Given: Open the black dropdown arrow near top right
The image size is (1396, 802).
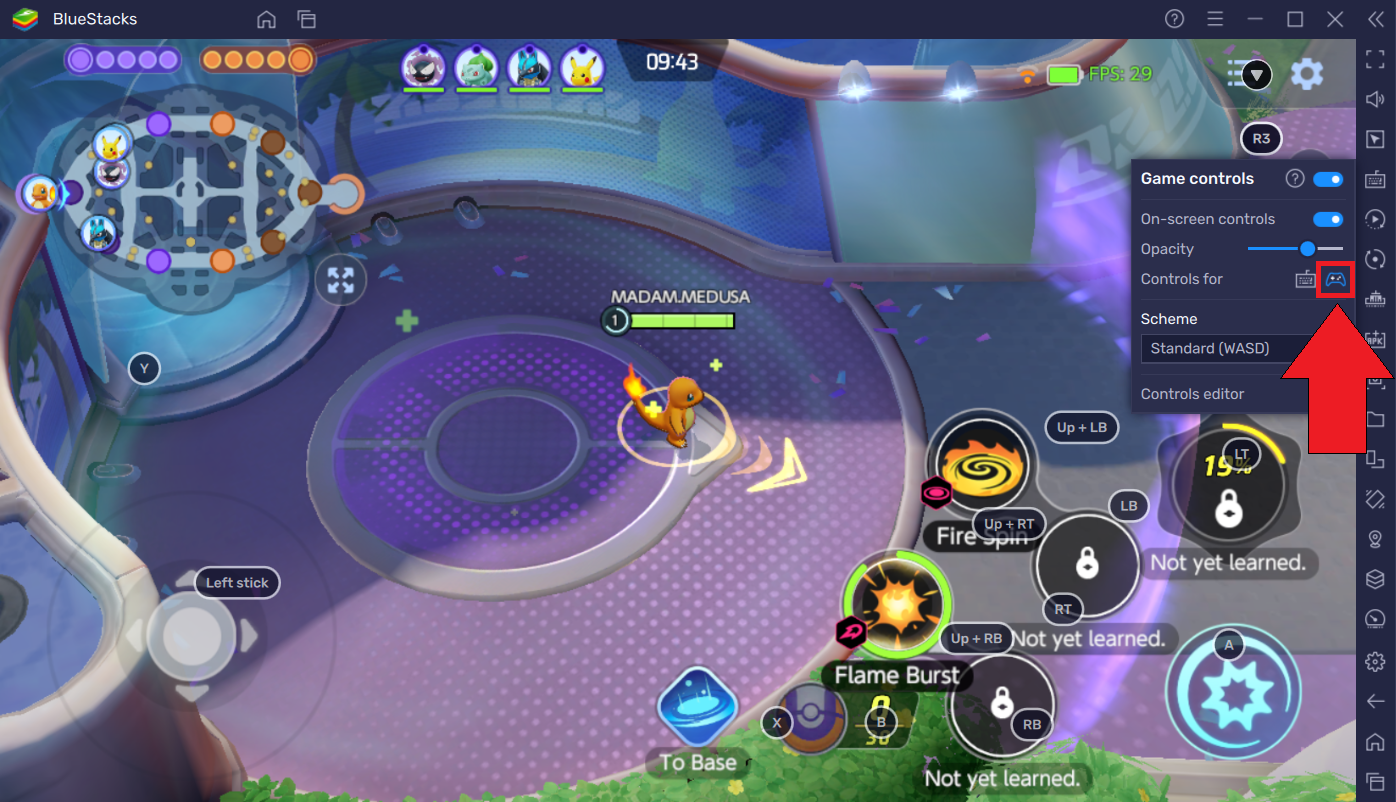Looking at the screenshot, I should (1257, 75).
